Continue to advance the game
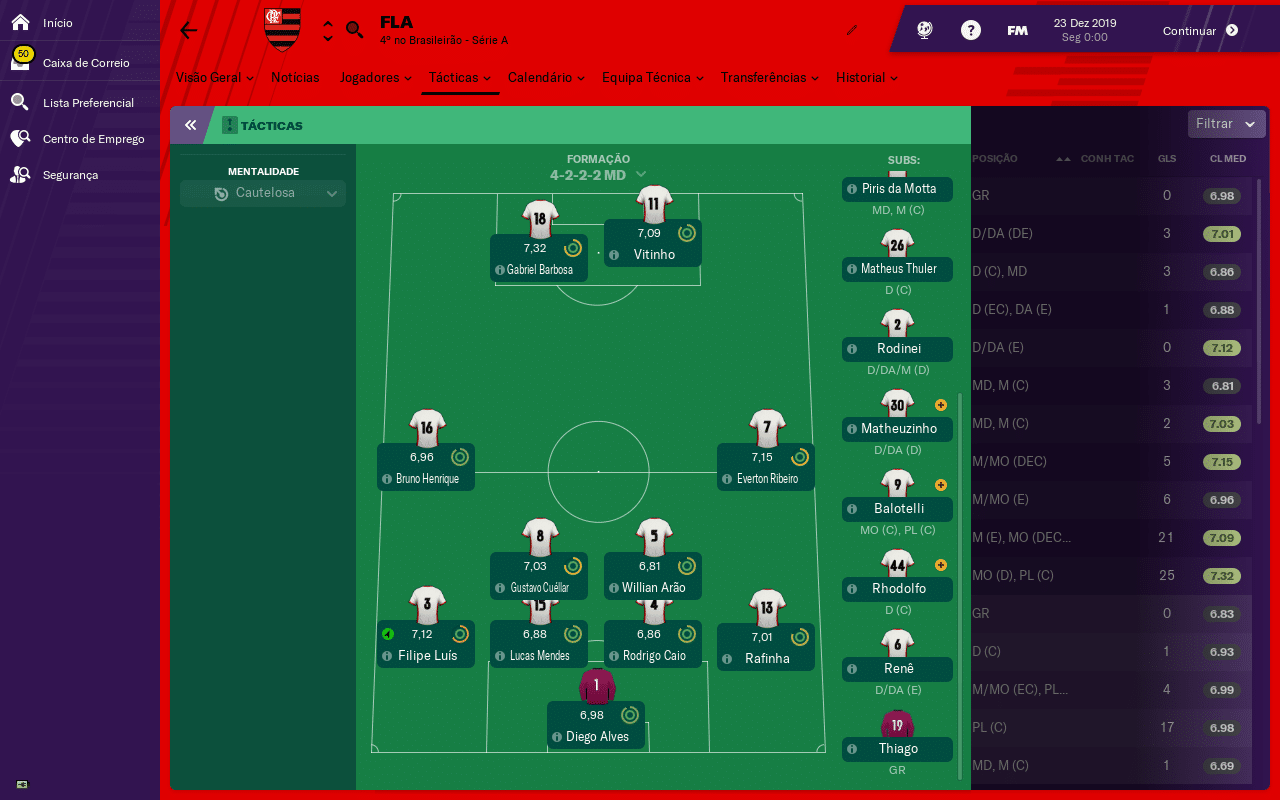 tap(1200, 31)
